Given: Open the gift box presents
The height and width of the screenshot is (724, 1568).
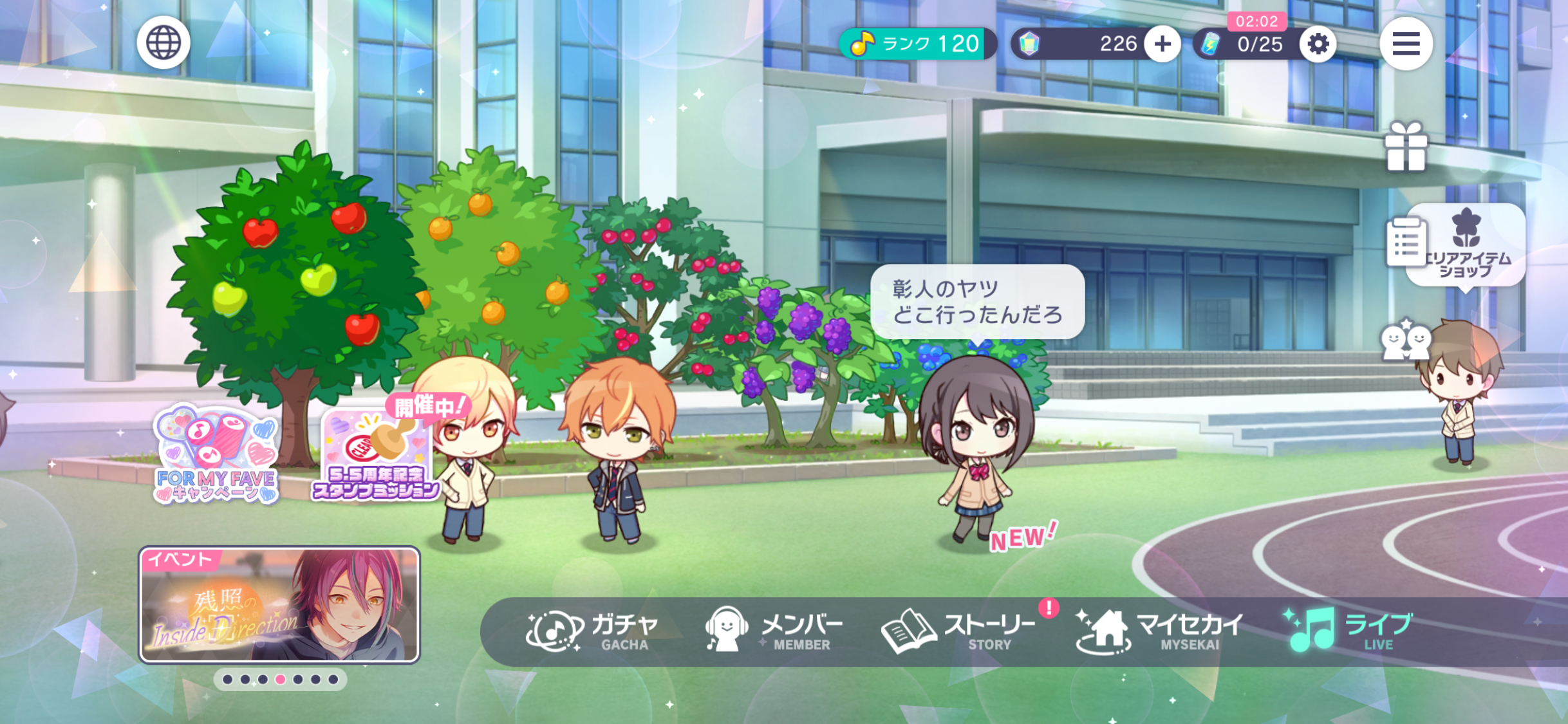Looking at the screenshot, I should (1406, 148).
